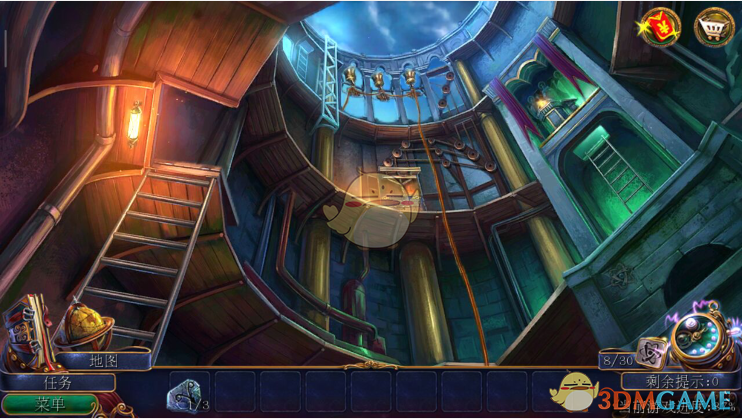Open the red envelope reward icon

point(661,25)
